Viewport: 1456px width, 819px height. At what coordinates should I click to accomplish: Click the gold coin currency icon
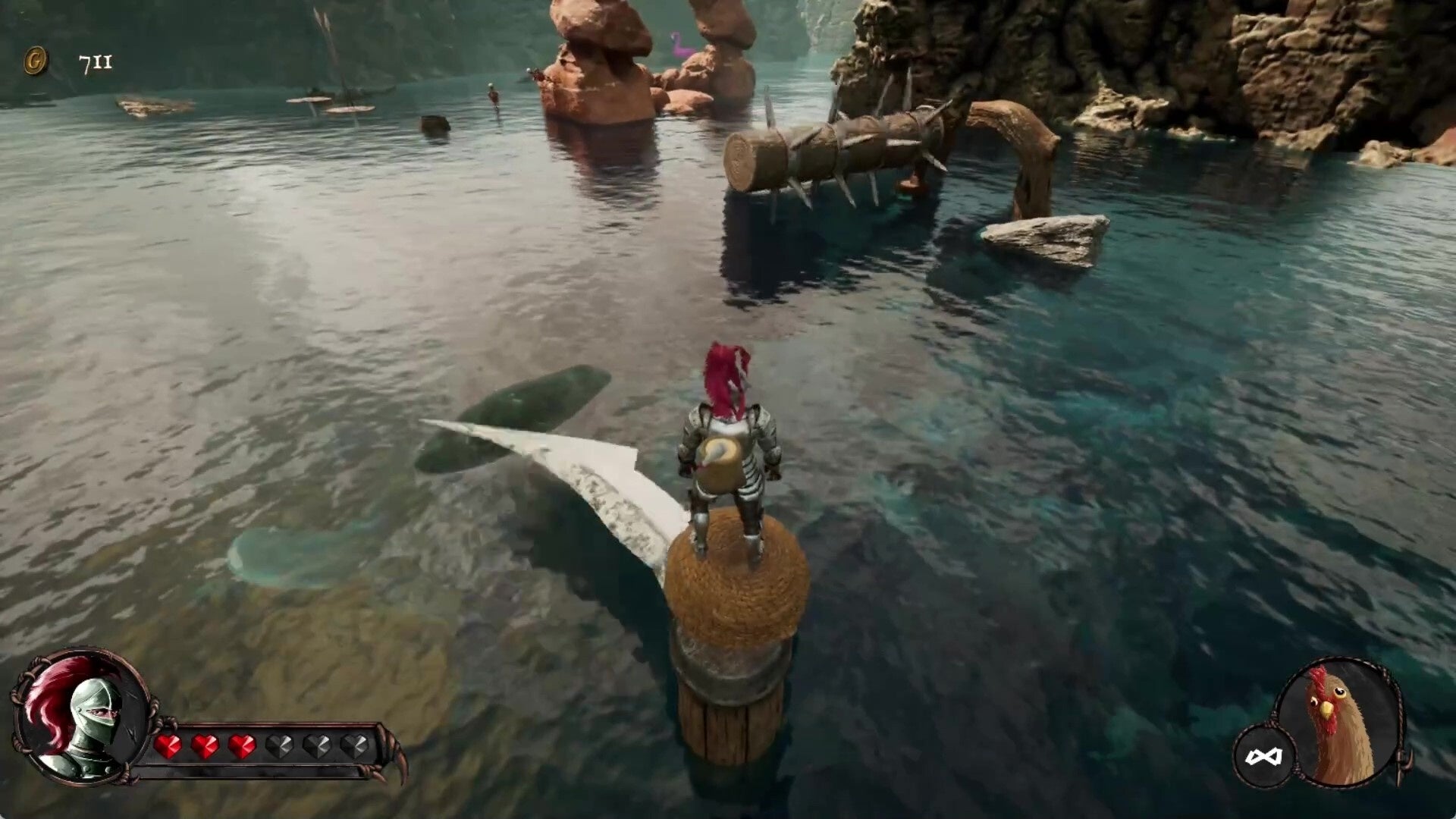click(36, 61)
